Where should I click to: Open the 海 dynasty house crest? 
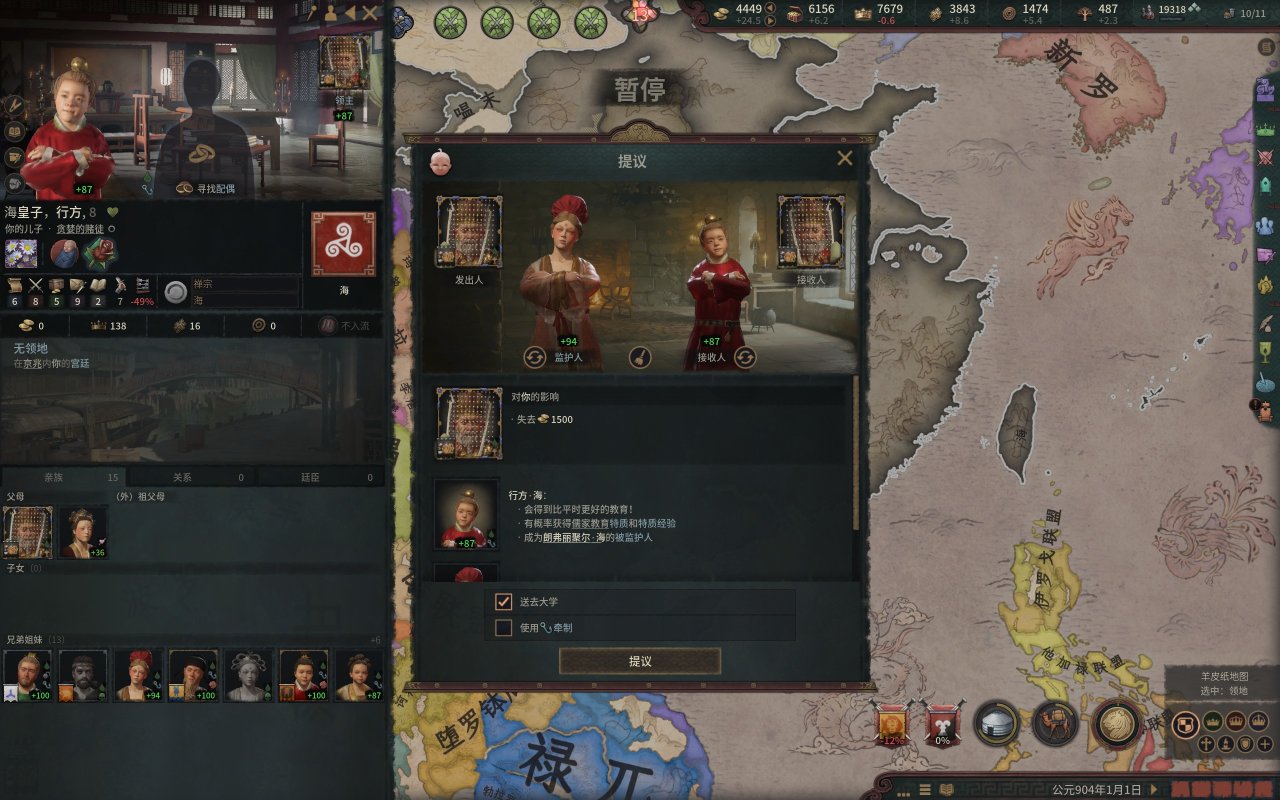pyautogui.click(x=343, y=243)
